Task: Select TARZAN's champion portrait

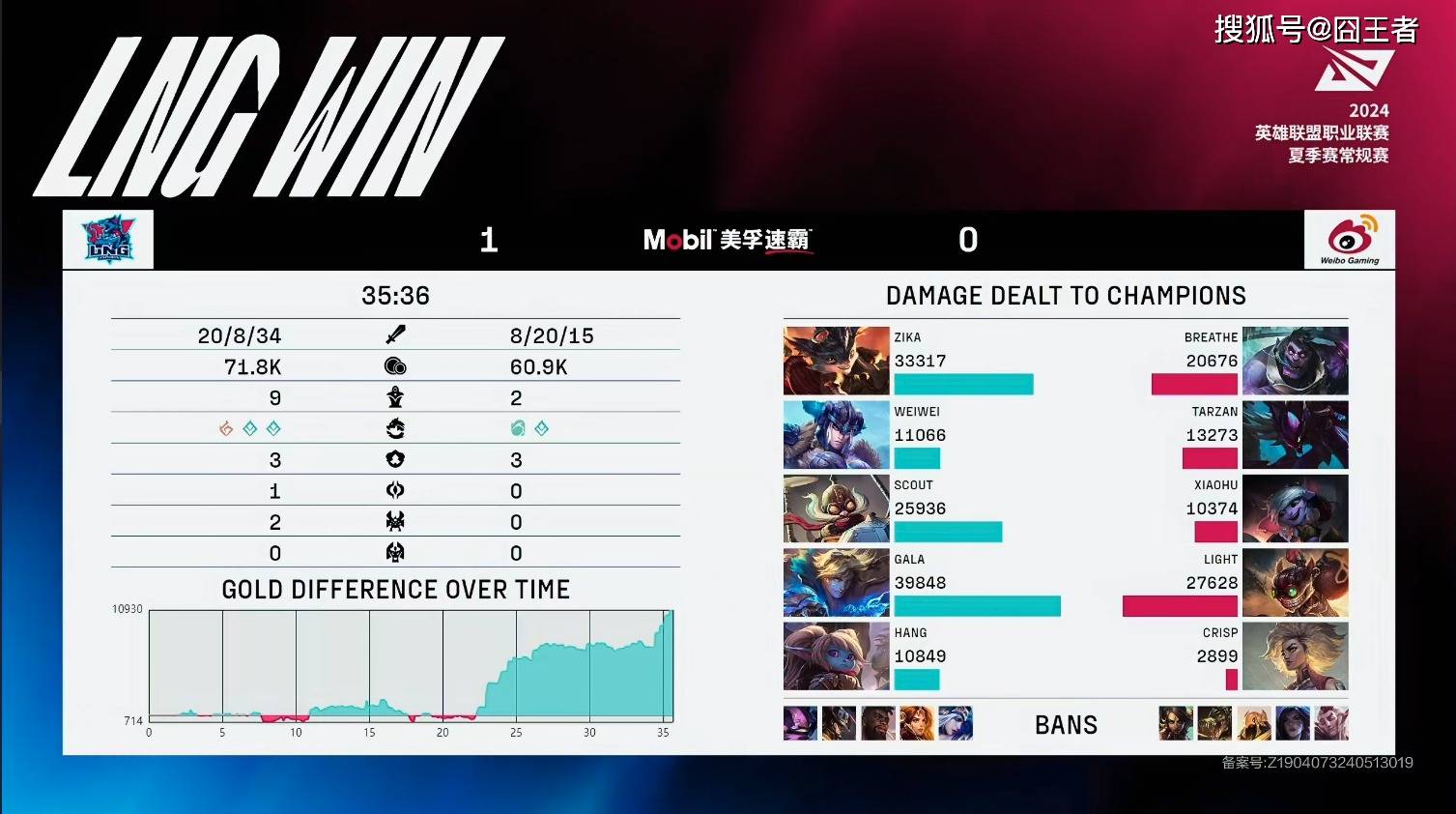Action: [x=1295, y=435]
